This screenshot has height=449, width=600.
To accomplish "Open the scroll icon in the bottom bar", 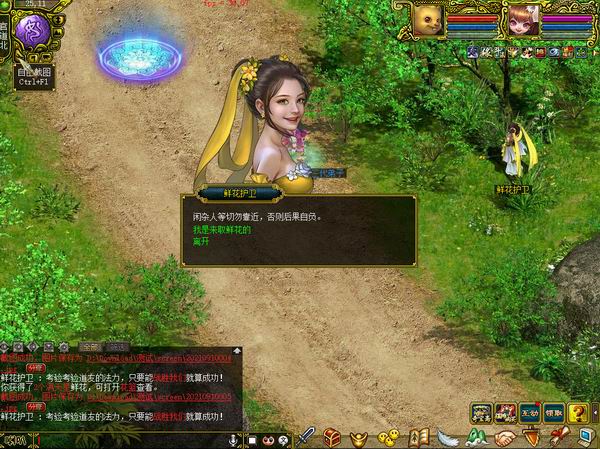I will click(557, 436).
